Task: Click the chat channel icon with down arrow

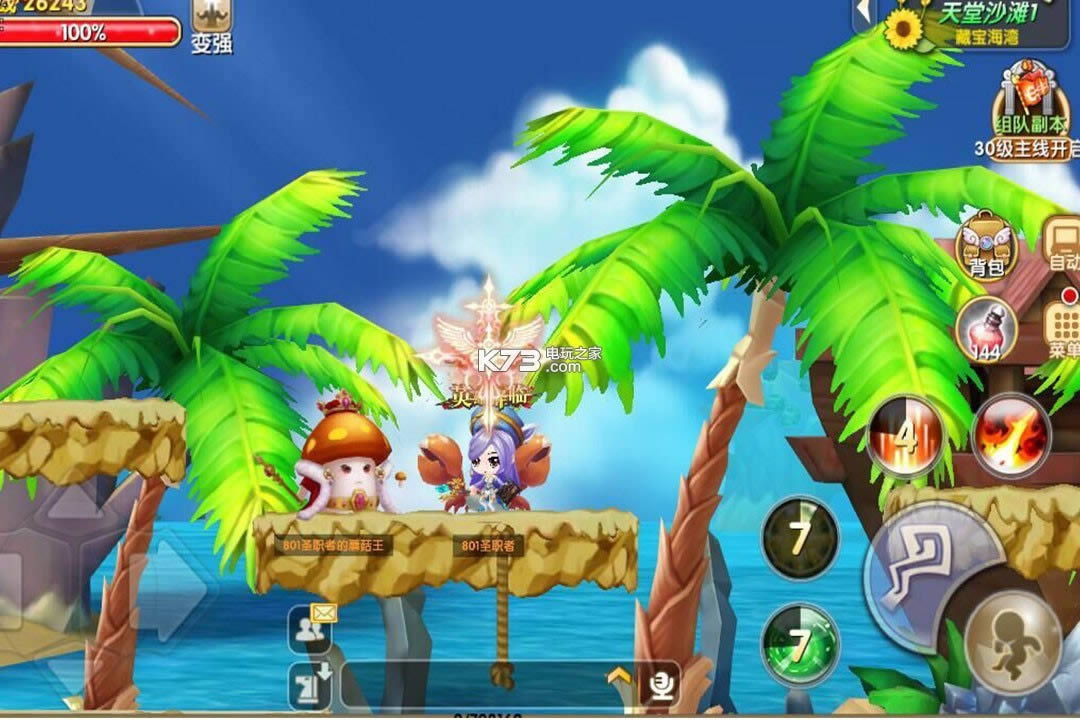Action: click(x=310, y=686)
